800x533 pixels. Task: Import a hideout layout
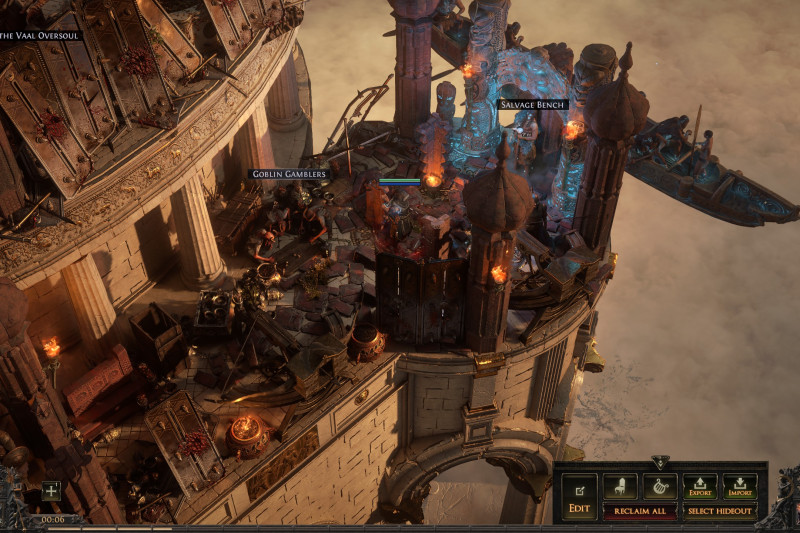(740, 487)
